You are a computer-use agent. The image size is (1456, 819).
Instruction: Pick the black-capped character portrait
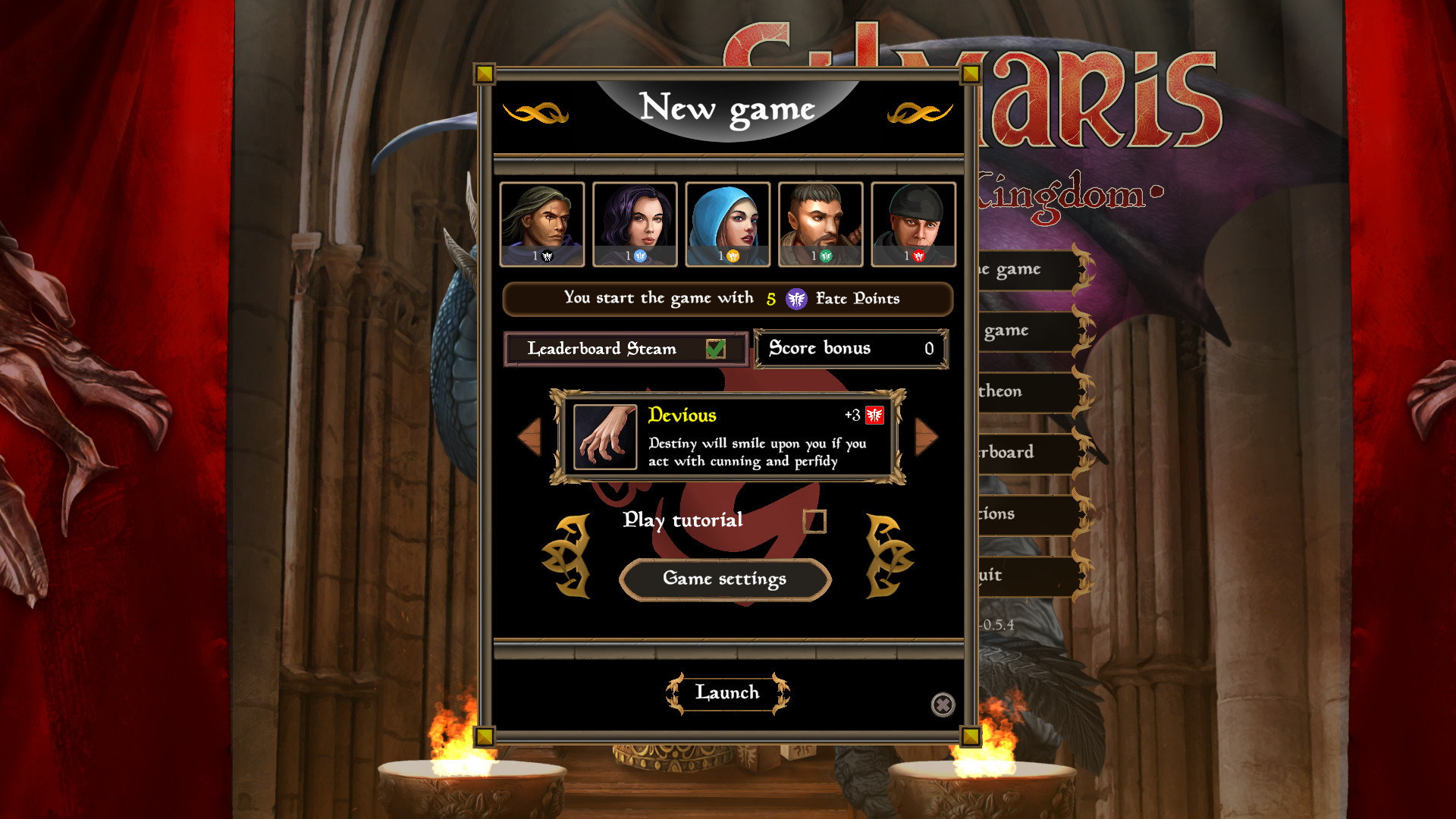coord(914,222)
